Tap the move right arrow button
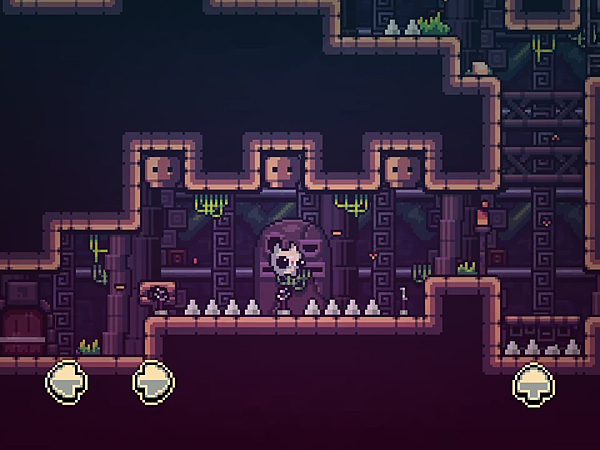The width and height of the screenshot is (600, 450). [x=153, y=381]
